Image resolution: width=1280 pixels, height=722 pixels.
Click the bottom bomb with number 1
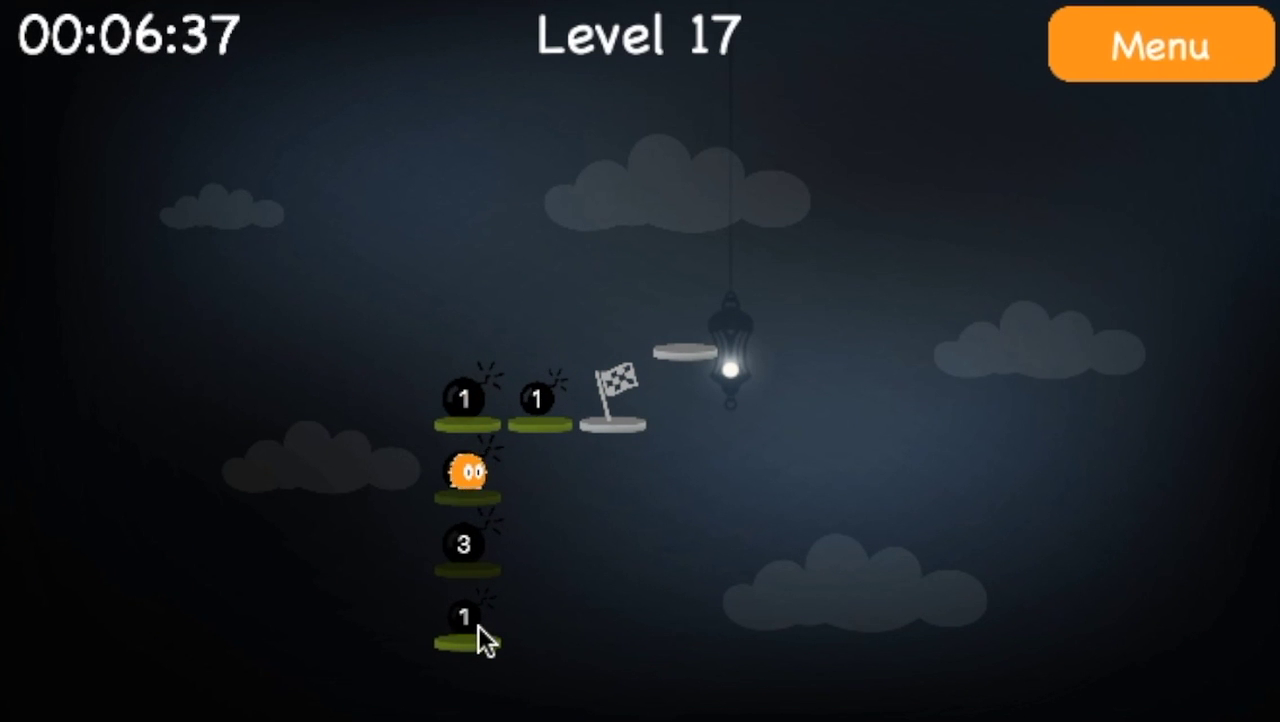[x=463, y=618]
